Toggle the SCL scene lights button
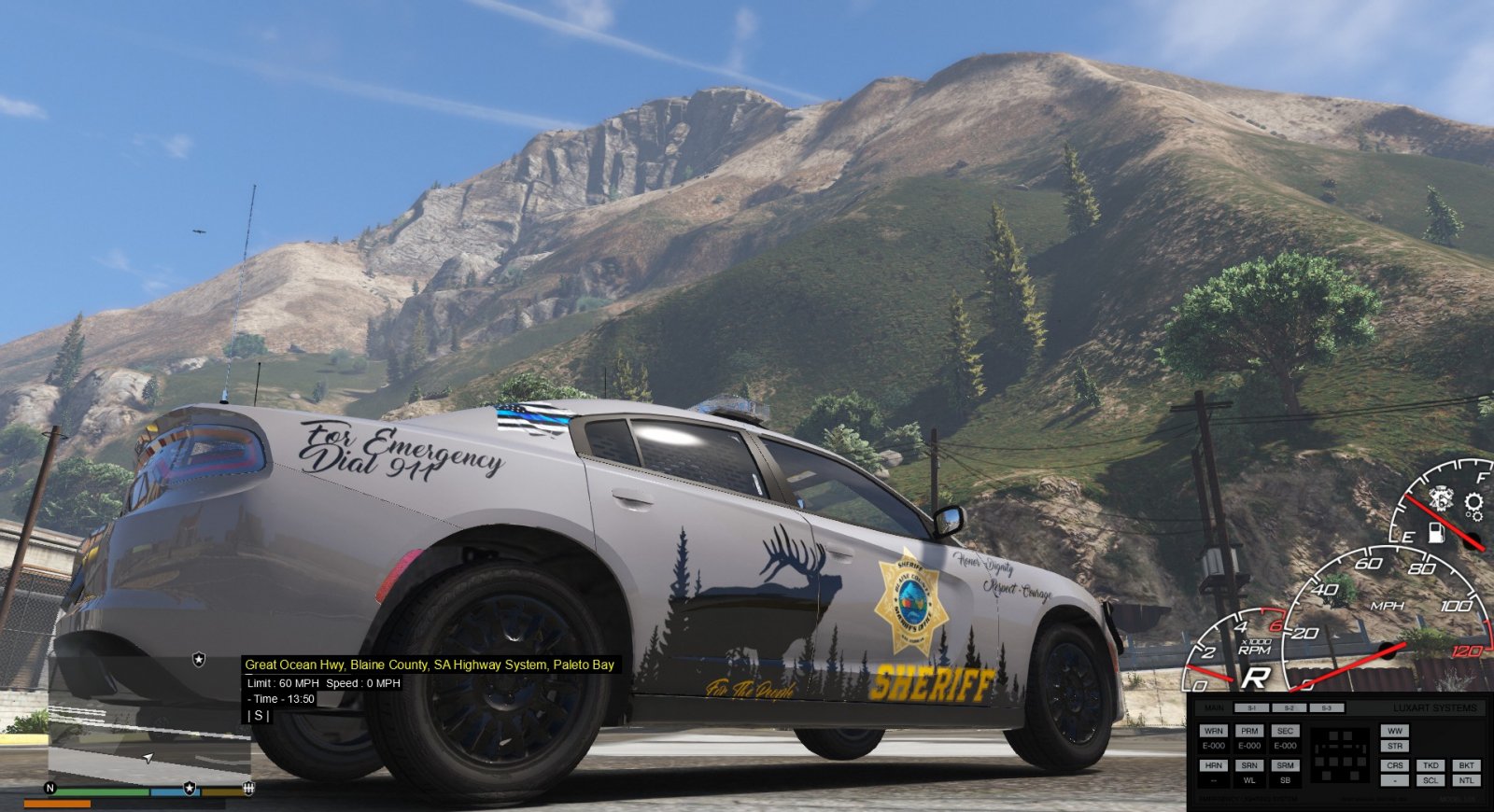The width and height of the screenshot is (1494, 812). (x=1431, y=780)
